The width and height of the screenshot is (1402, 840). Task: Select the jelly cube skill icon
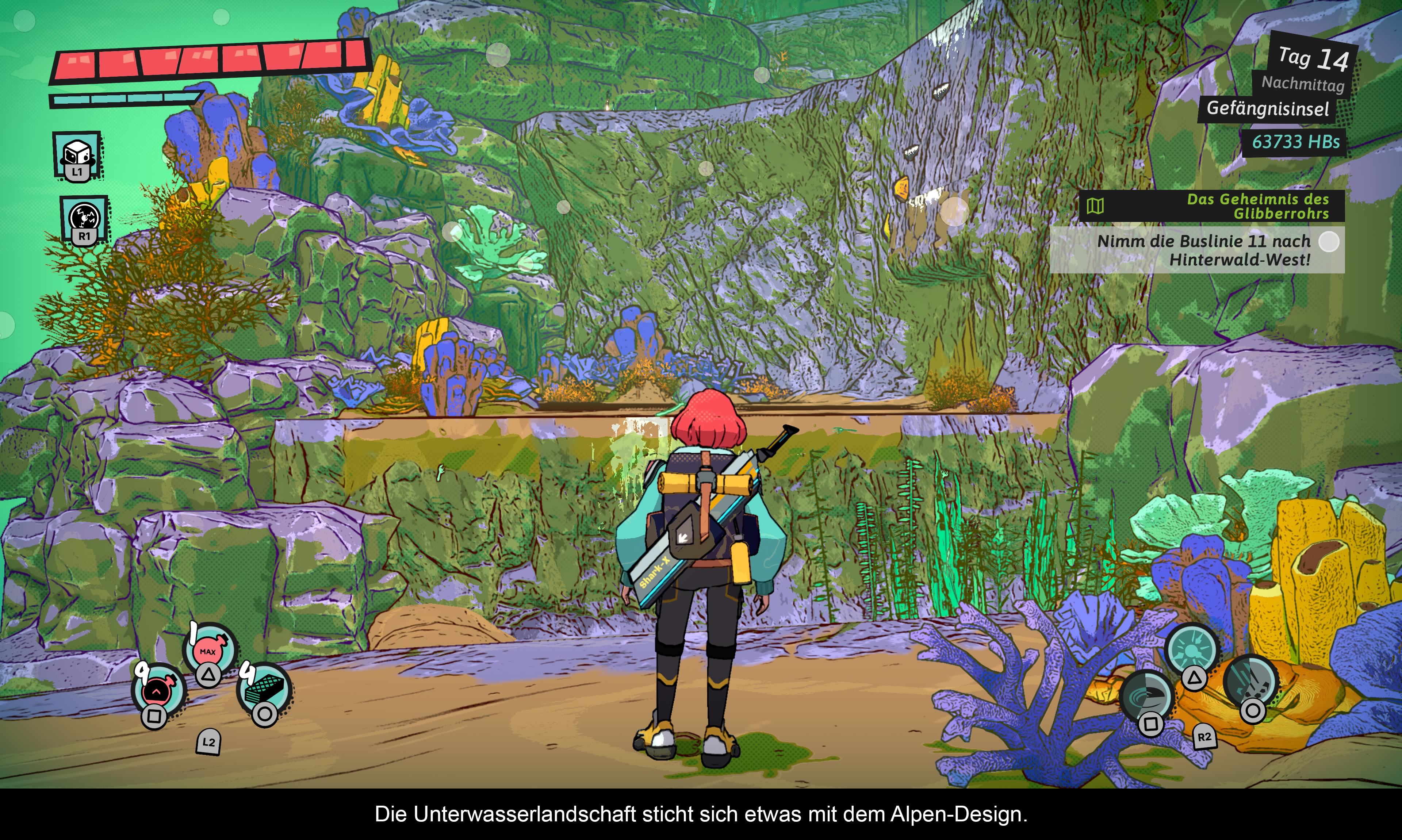click(x=77, y=154)
